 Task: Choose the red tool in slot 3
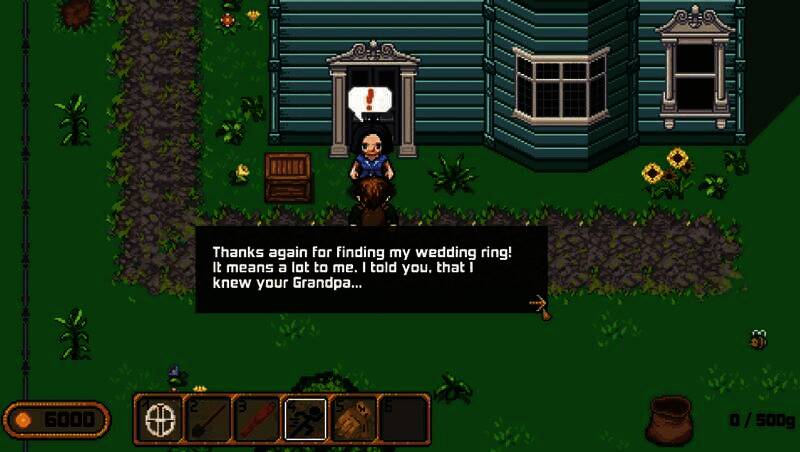pos(258,417)
